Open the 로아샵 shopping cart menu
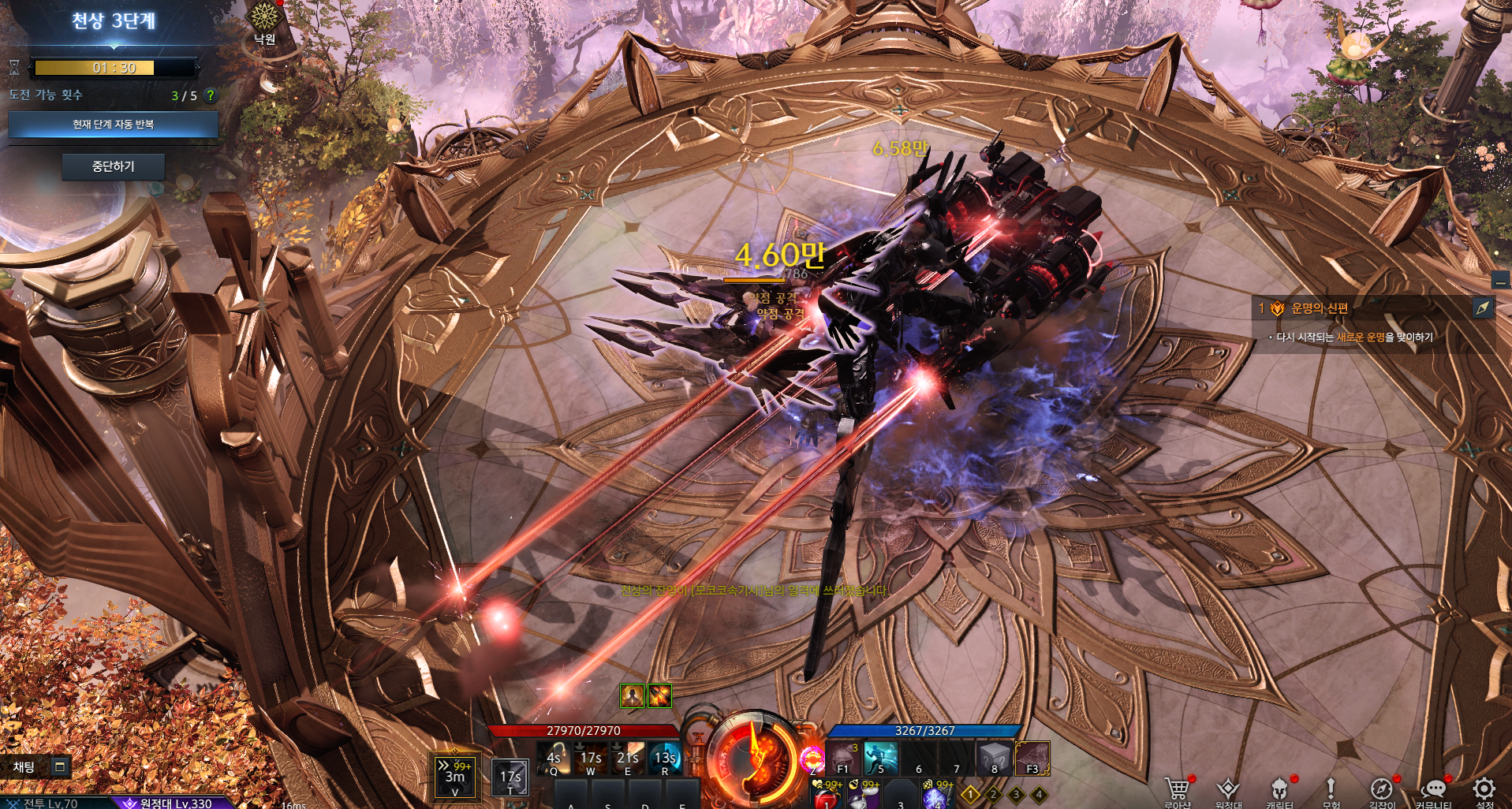Viewport: 1512px width, 809px height. (x=1177, y=790)
